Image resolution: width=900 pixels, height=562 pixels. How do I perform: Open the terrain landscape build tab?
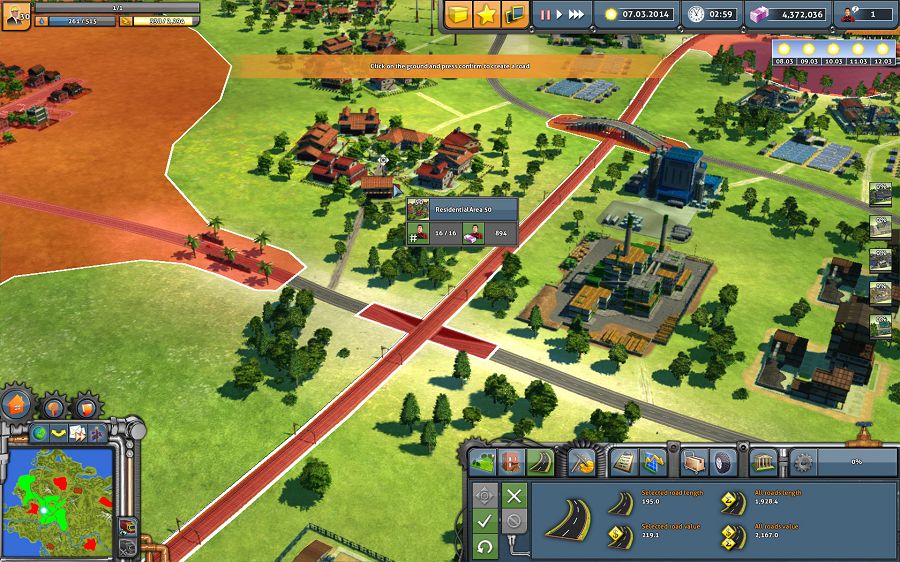point(483,462)
